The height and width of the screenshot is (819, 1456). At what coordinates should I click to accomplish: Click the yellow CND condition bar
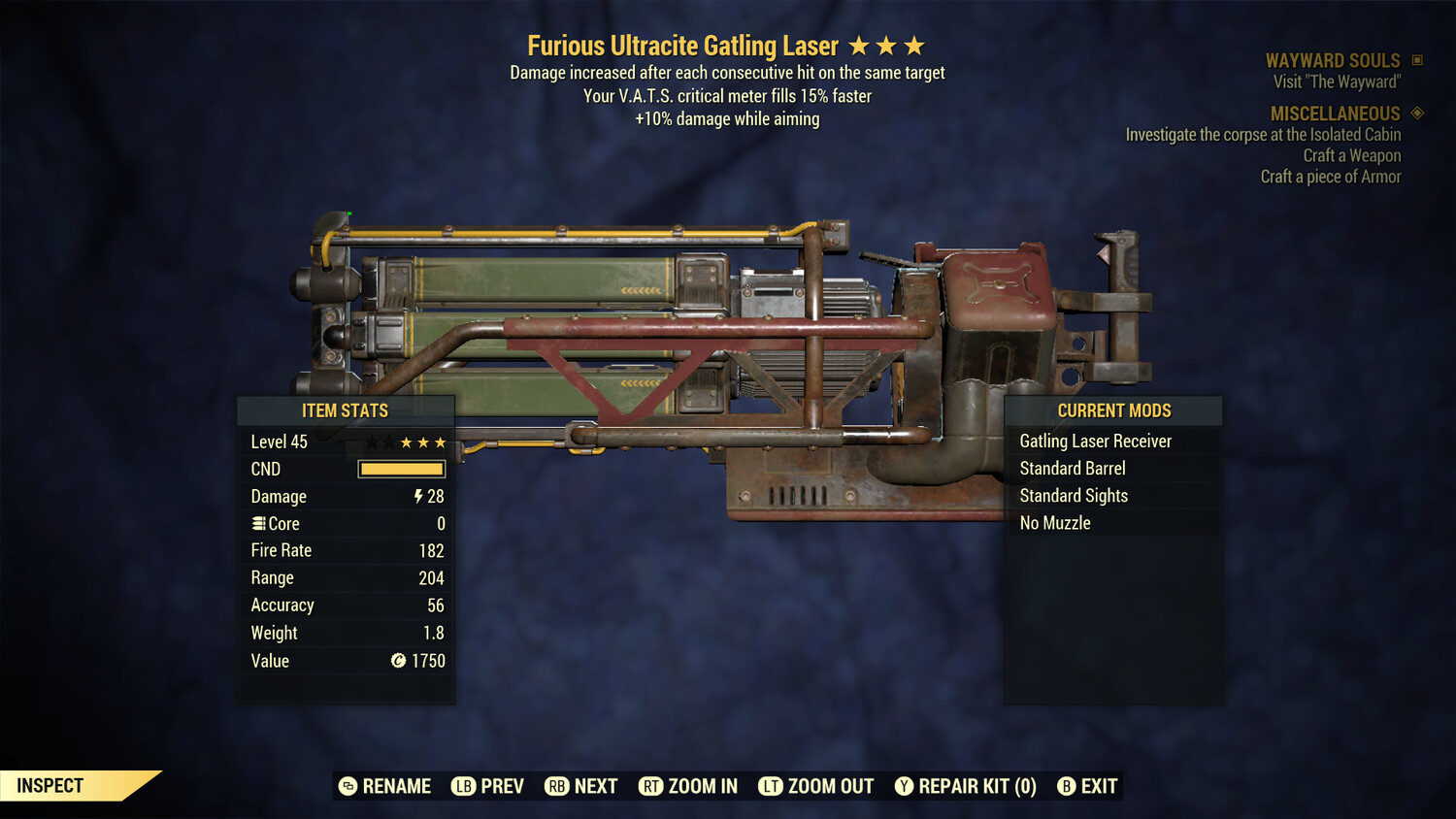pyautogui.click(x=401, y=469)
